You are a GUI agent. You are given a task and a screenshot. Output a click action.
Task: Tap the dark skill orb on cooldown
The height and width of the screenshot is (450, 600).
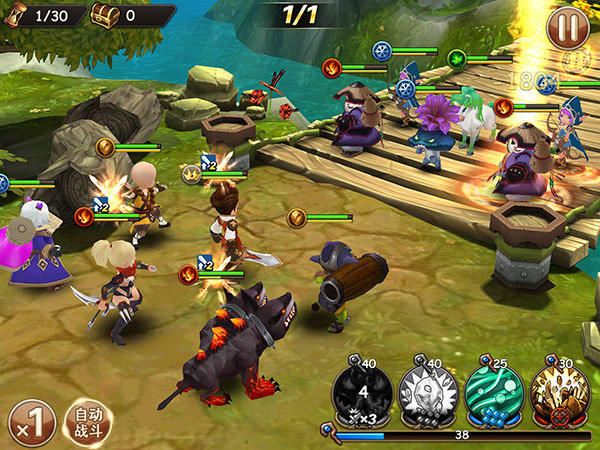coord(362,392)
